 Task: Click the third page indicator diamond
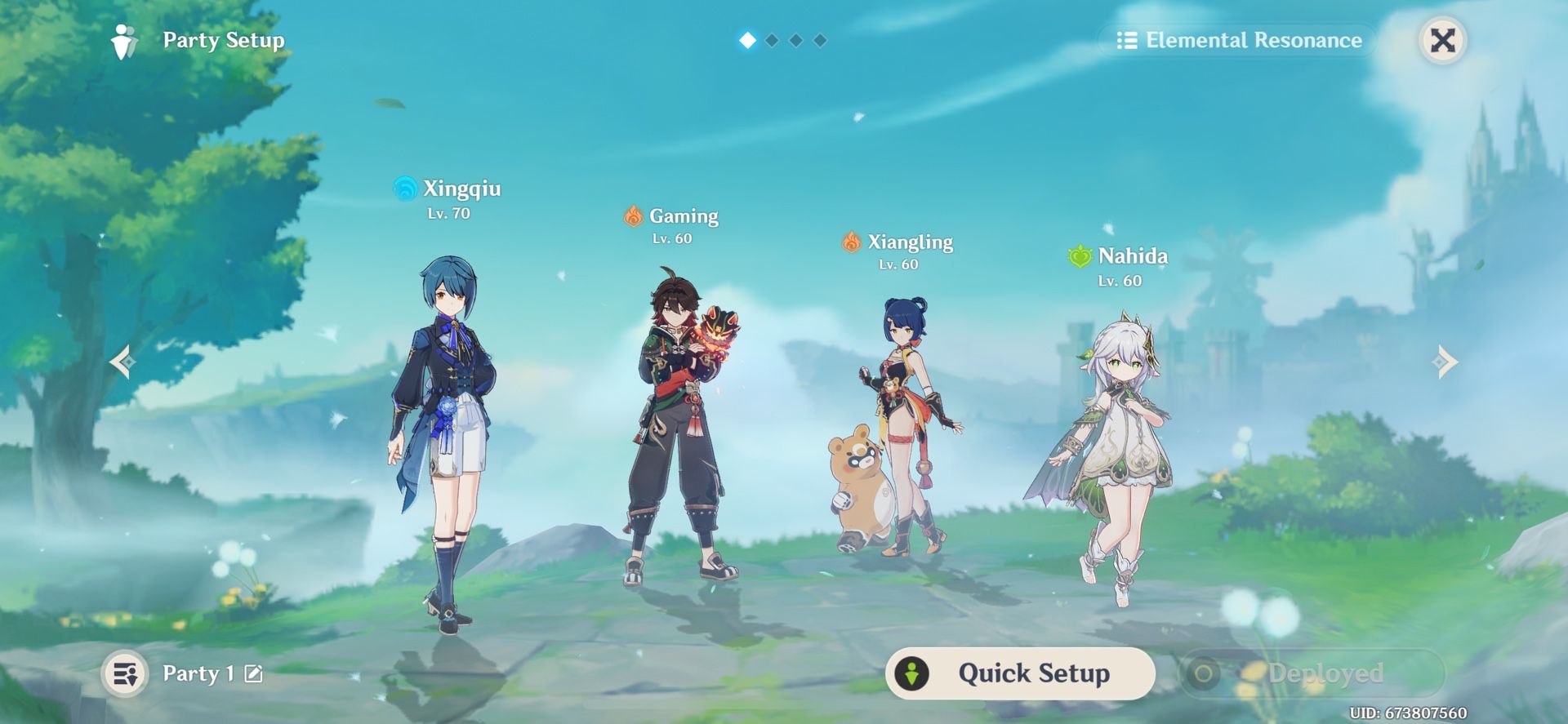(x=797, y=41)
